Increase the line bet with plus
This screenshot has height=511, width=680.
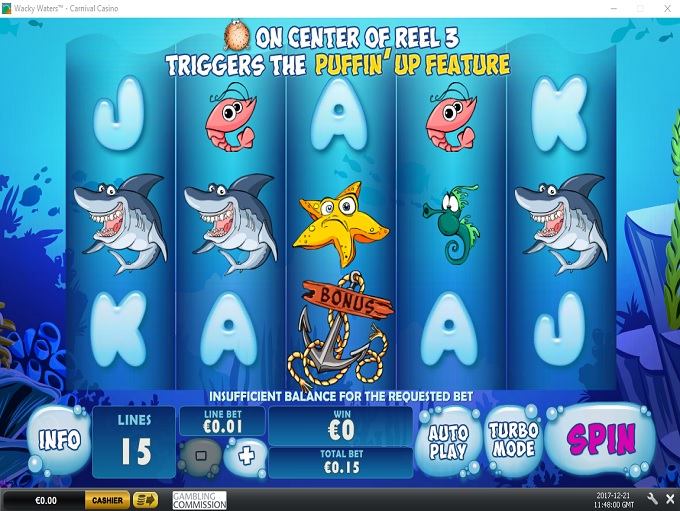coord(245,456)
